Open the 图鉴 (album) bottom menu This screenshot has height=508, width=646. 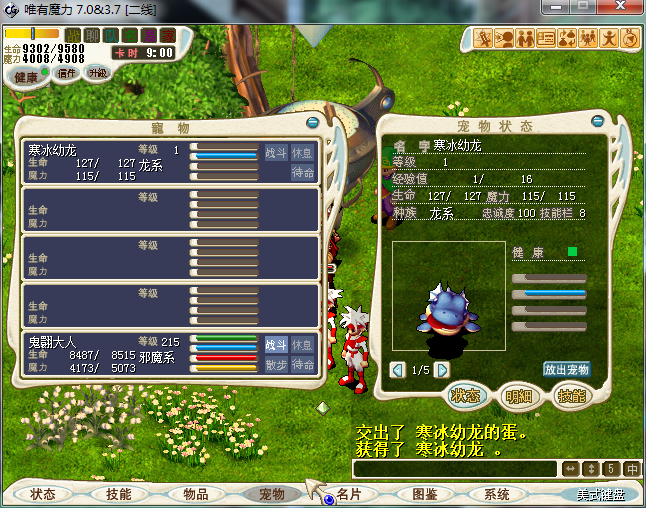point(425,494)
